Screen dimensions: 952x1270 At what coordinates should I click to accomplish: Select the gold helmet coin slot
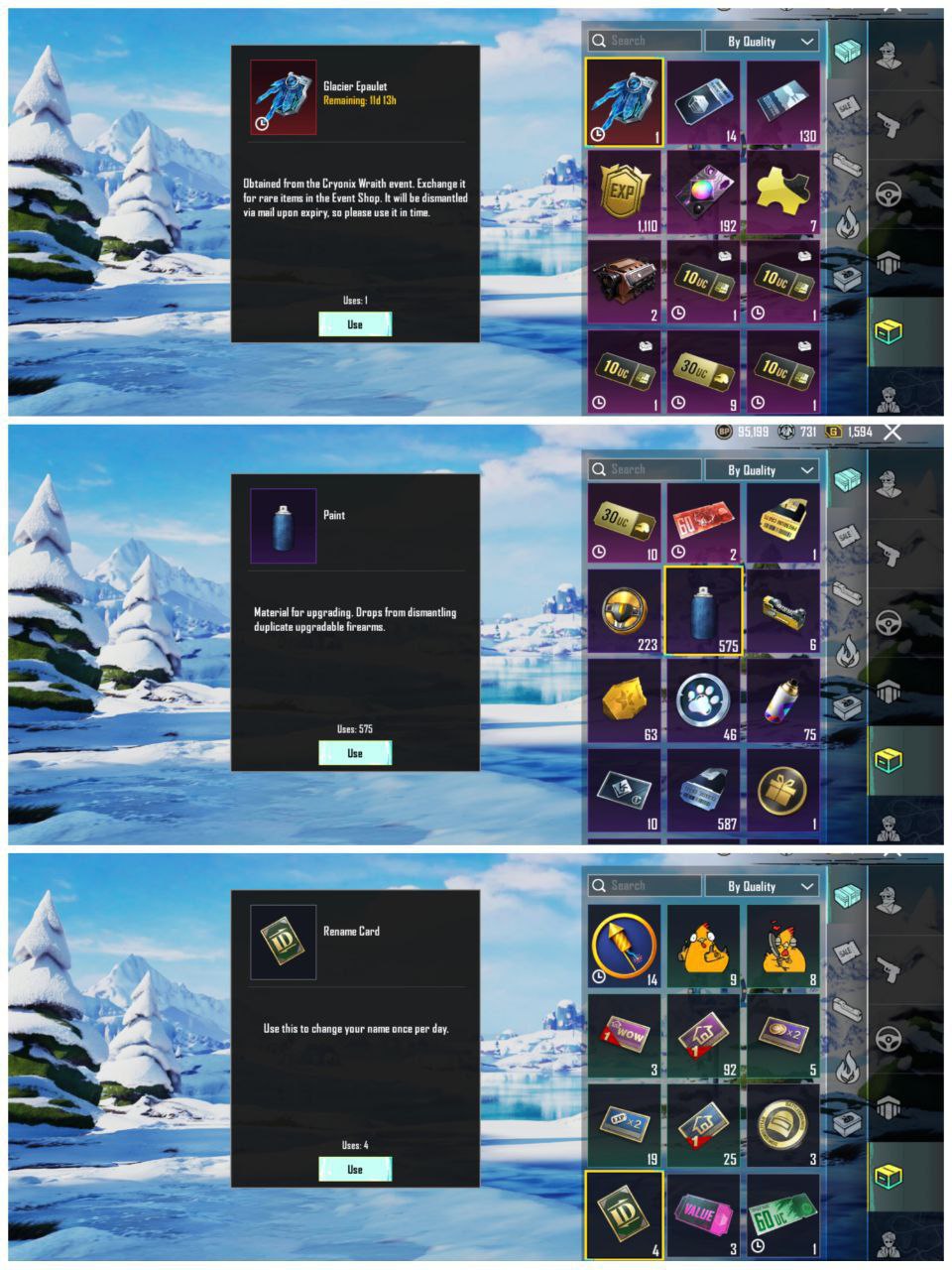[x=783, y=1124]
